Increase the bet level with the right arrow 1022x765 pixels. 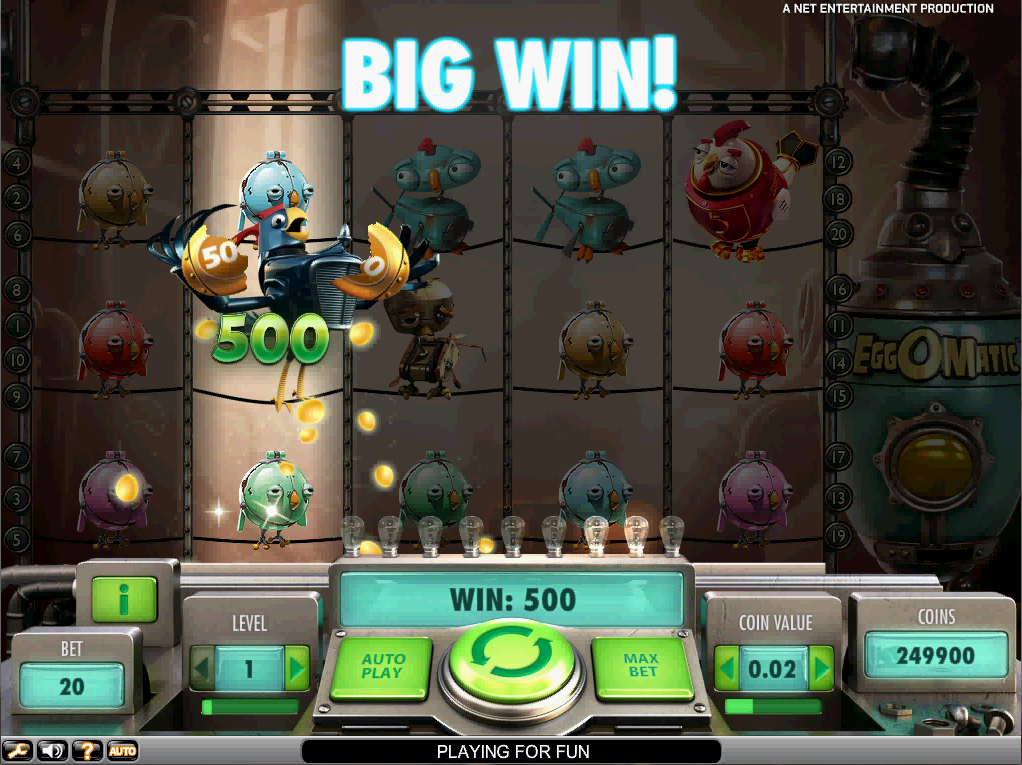tap(297, 668)
